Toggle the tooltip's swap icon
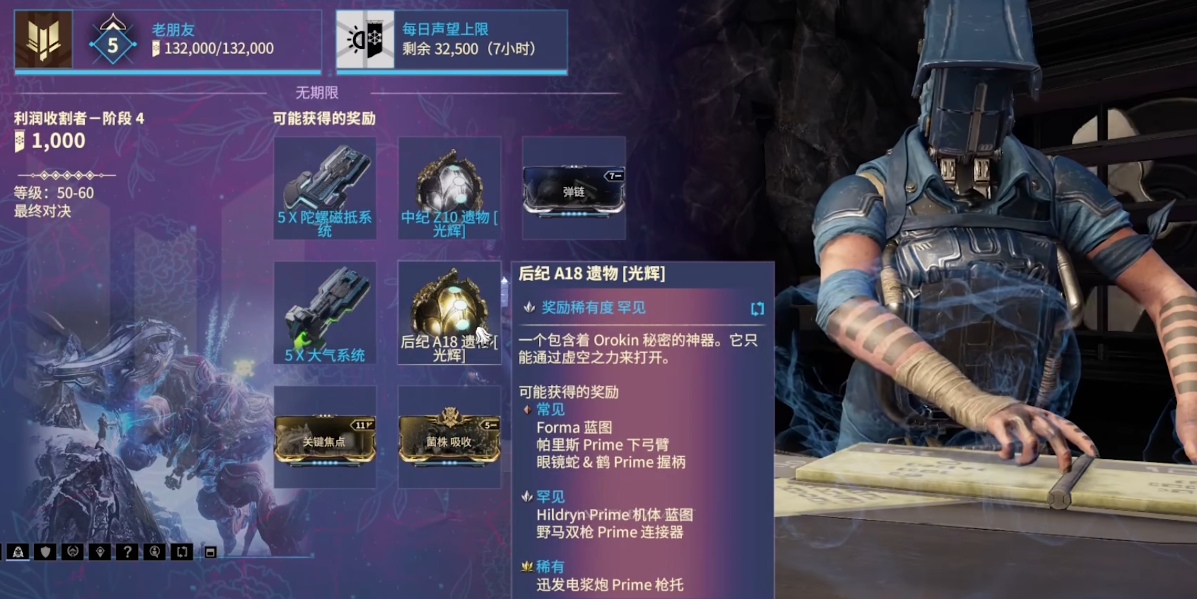The image size is (1197, 599). [757, 308]
